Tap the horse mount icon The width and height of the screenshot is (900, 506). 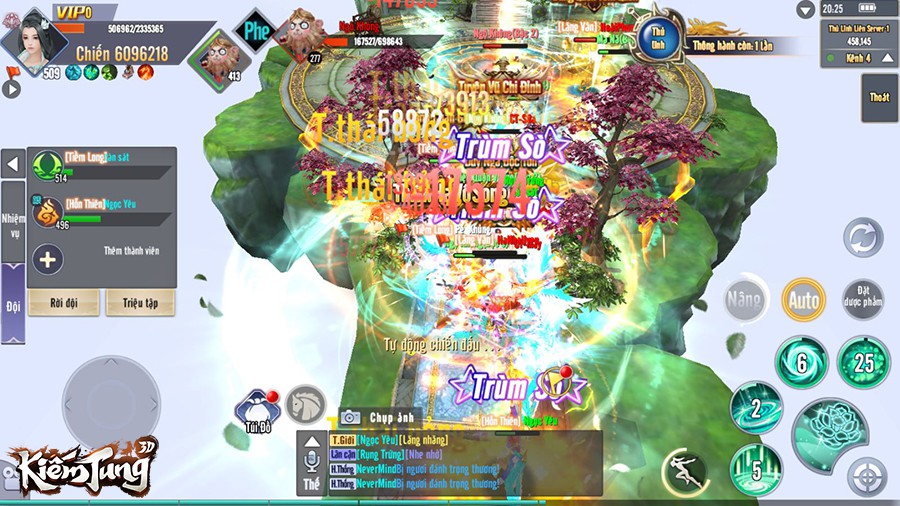coord(305,403)
